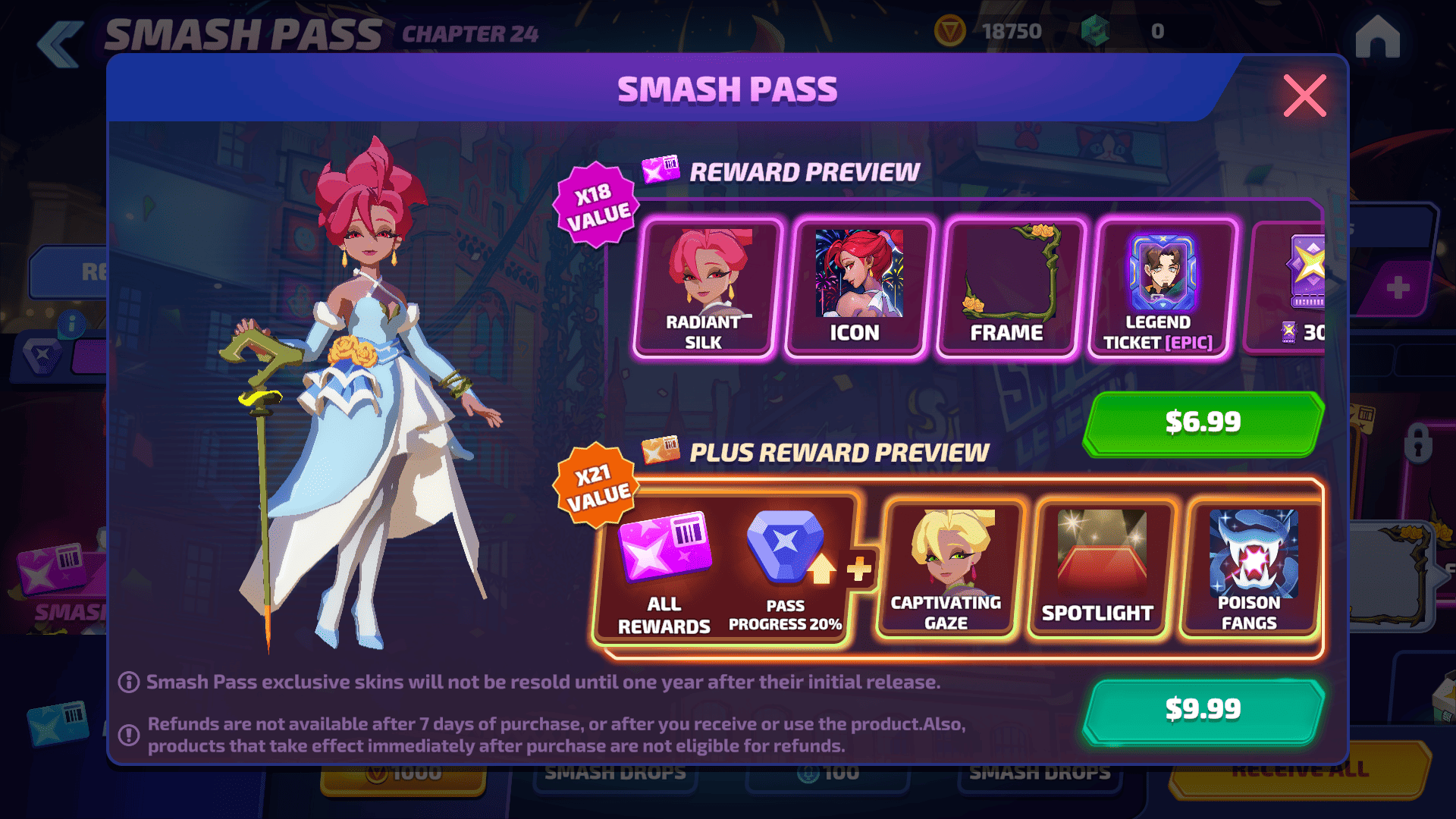Choose the Poison Fangs reward tile

[x=1250, y=570]
